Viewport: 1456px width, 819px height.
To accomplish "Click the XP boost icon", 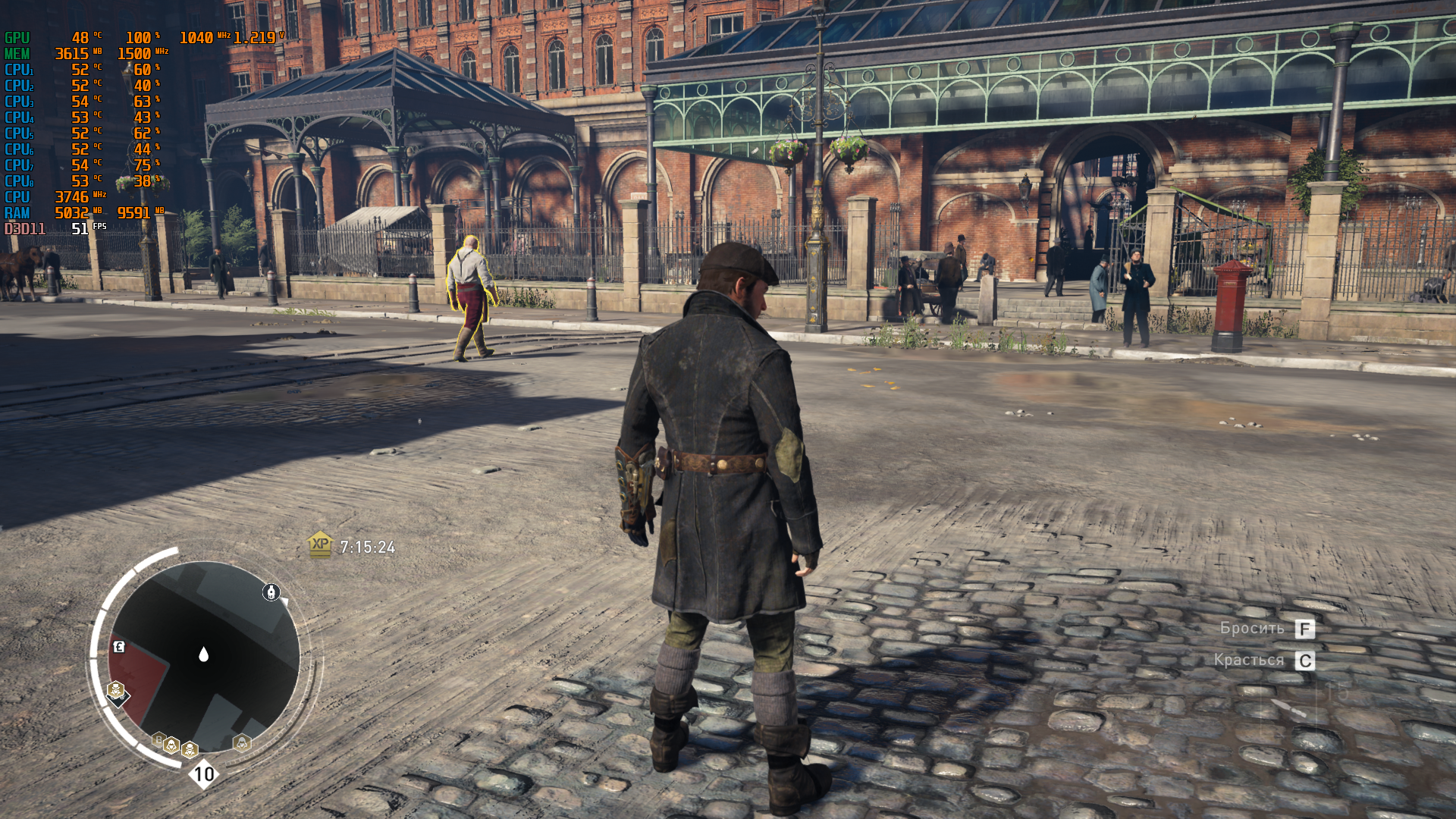I will pos(320,544).
